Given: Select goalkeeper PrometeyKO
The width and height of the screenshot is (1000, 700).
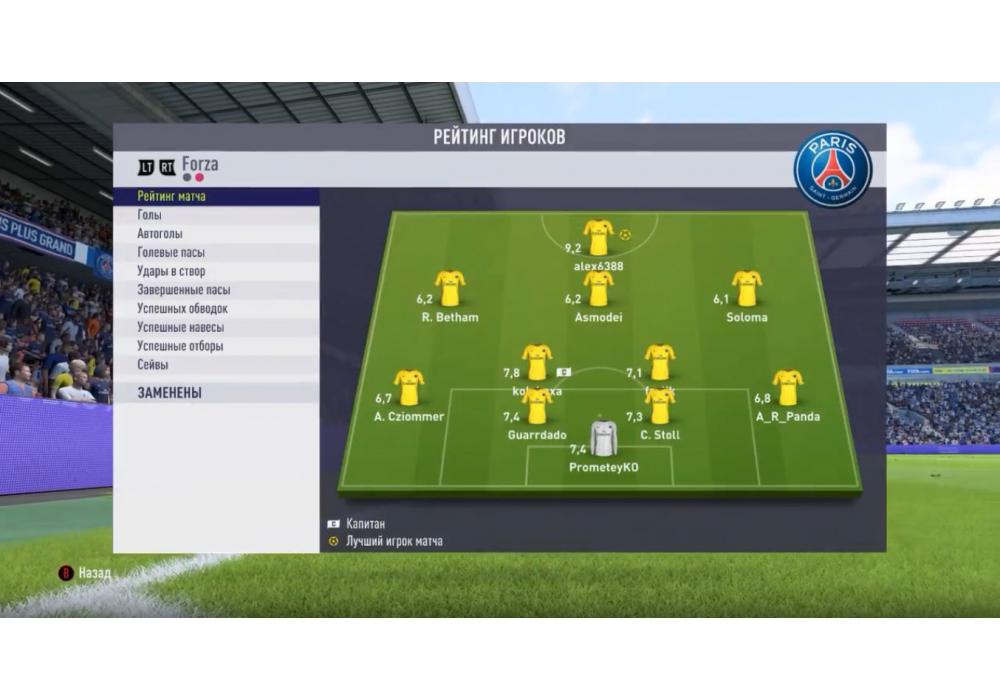Looking at the screenshot, I should pos(603,438).
